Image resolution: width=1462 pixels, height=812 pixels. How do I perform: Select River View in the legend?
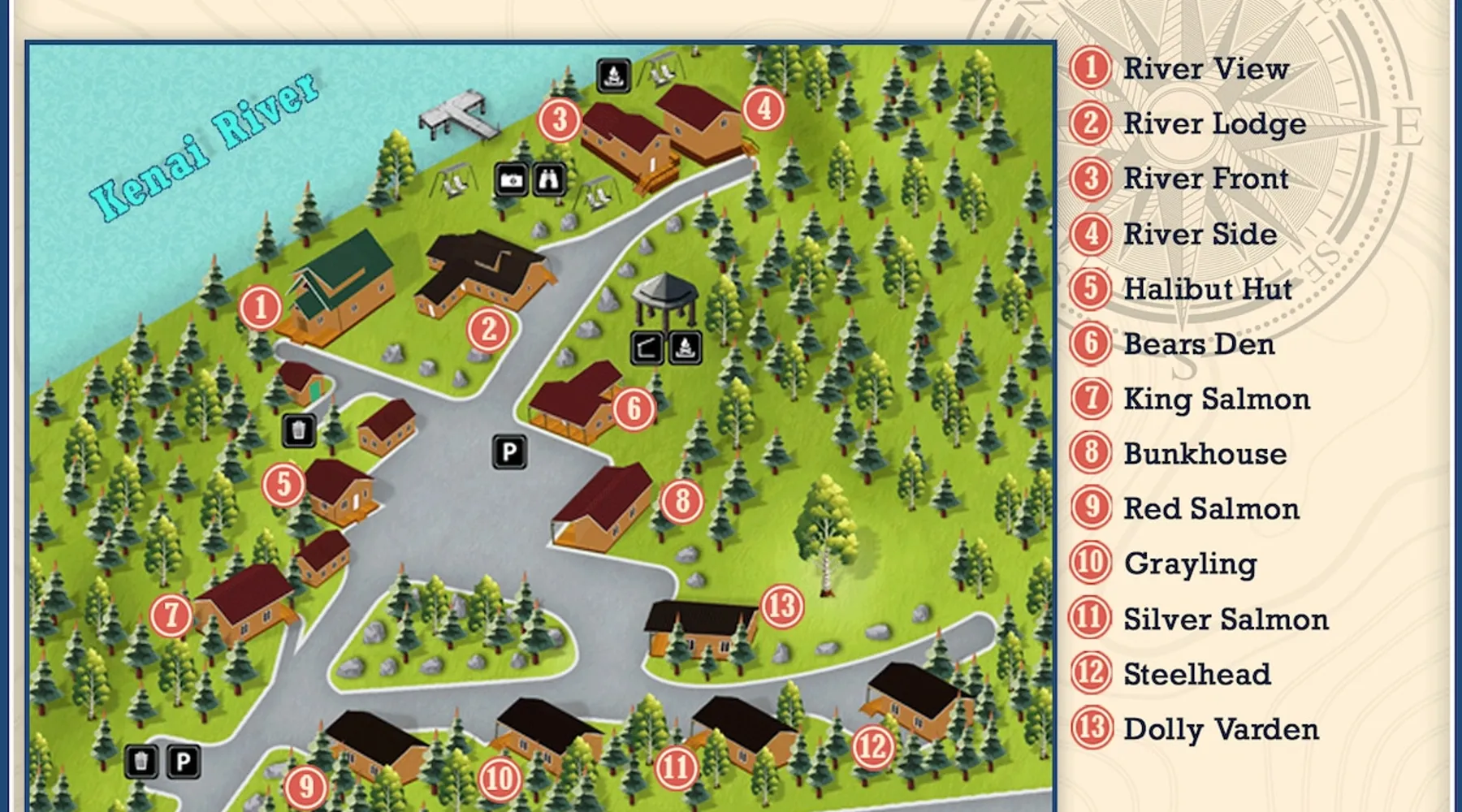coord(1205,69)
